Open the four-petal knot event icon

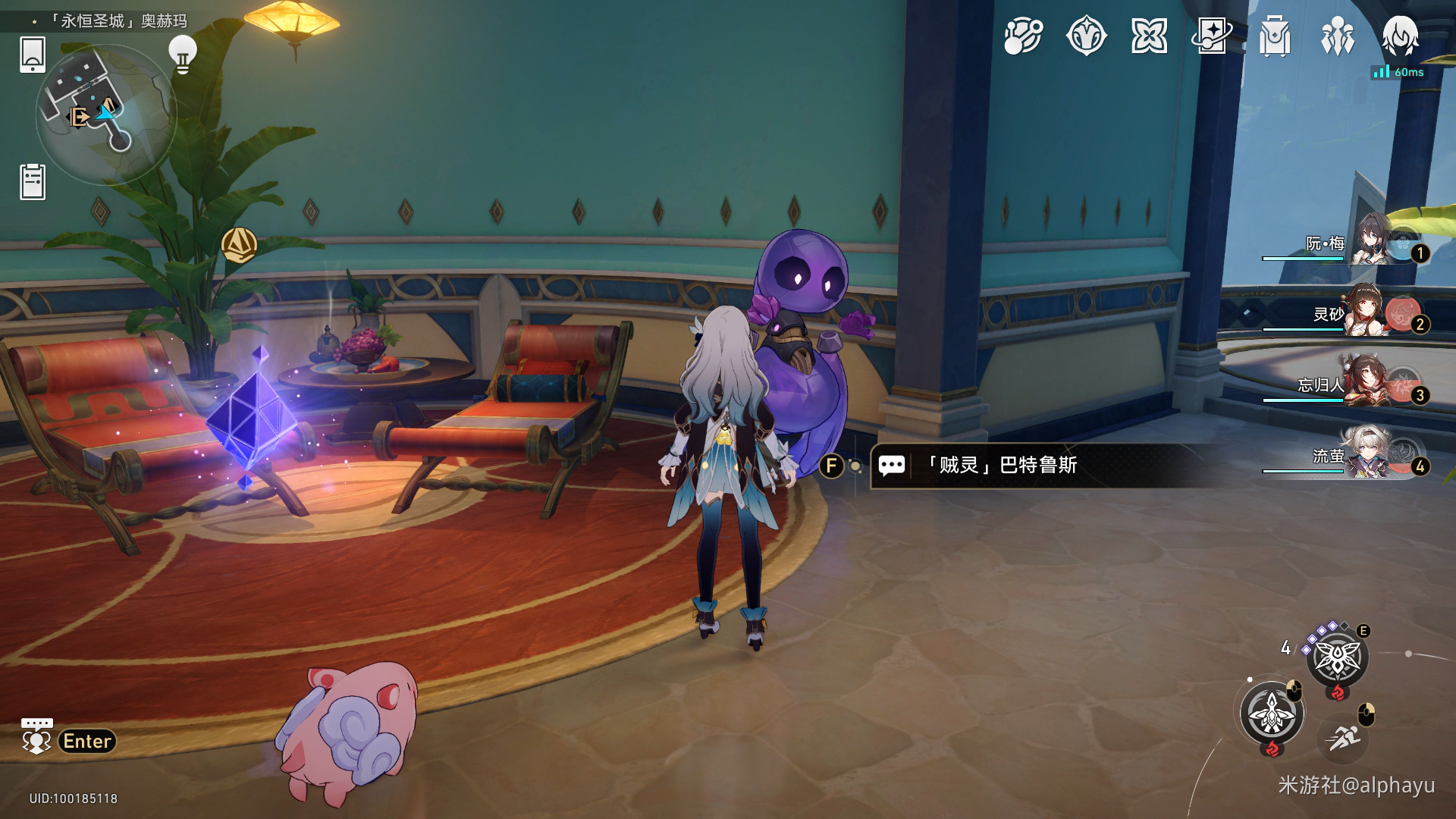point(1149,36)
